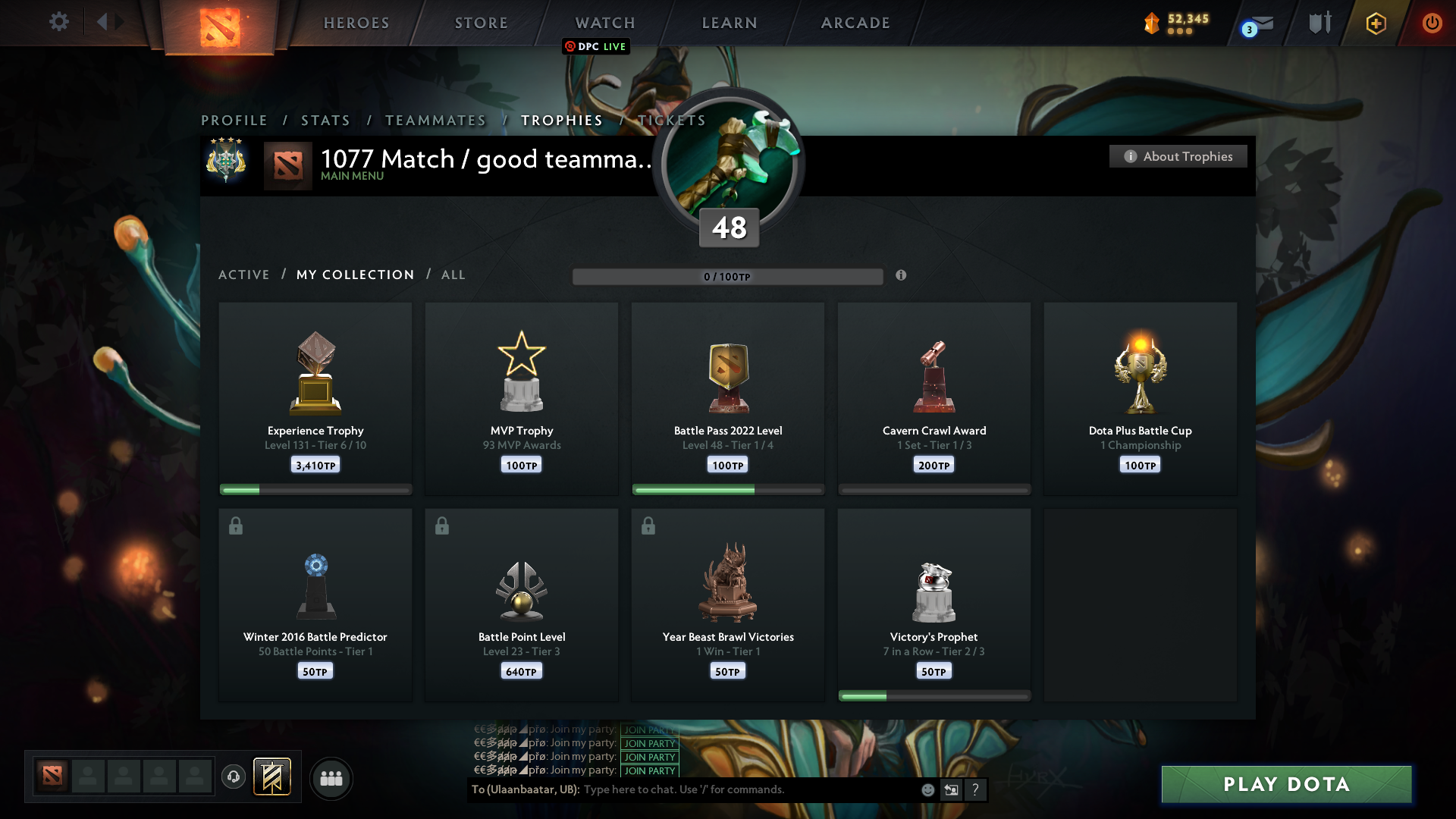Switch to the STATS tab

pyautogui.click(x=325, y=120)
